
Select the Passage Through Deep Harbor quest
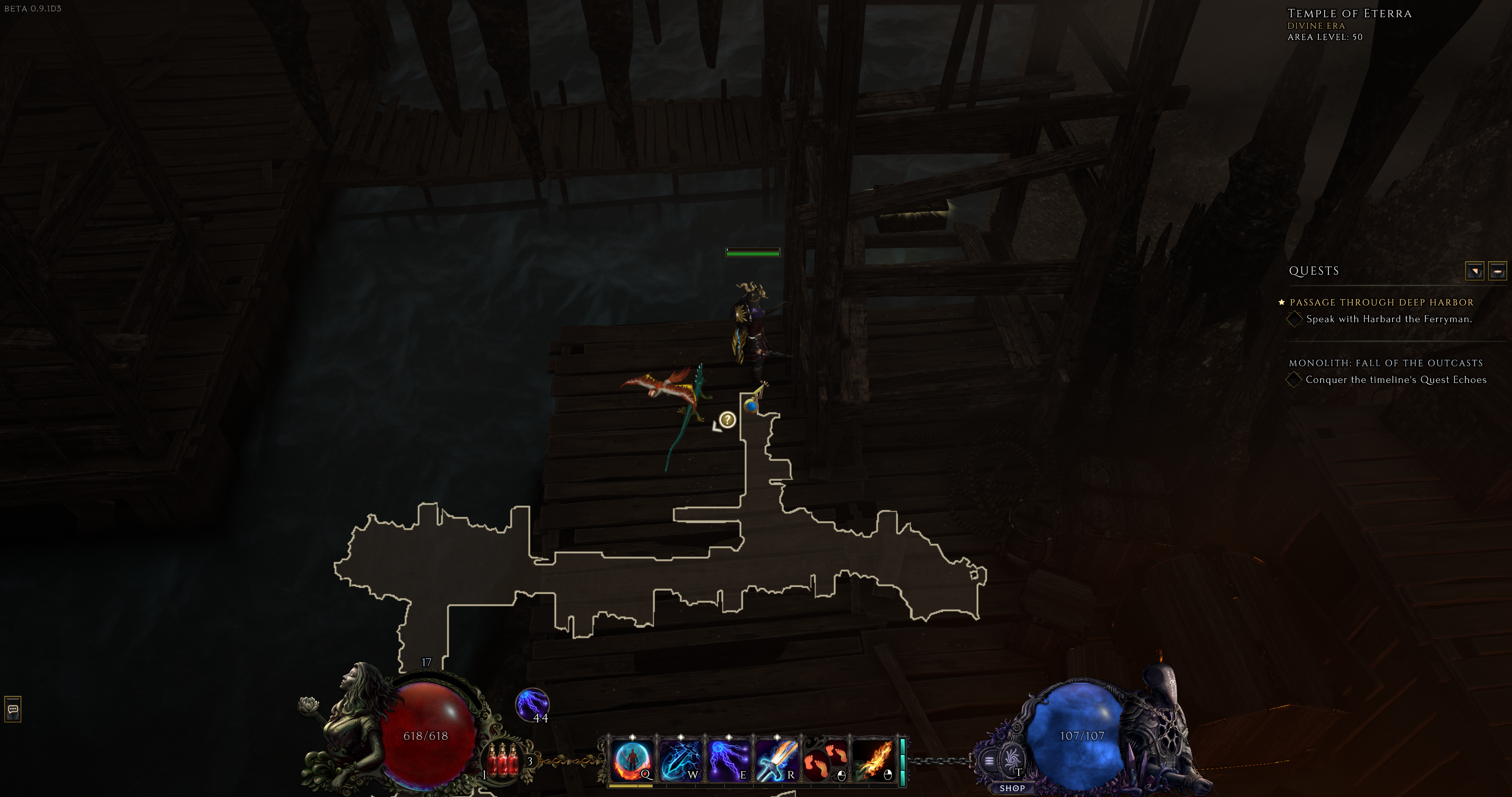[1381, 302]
